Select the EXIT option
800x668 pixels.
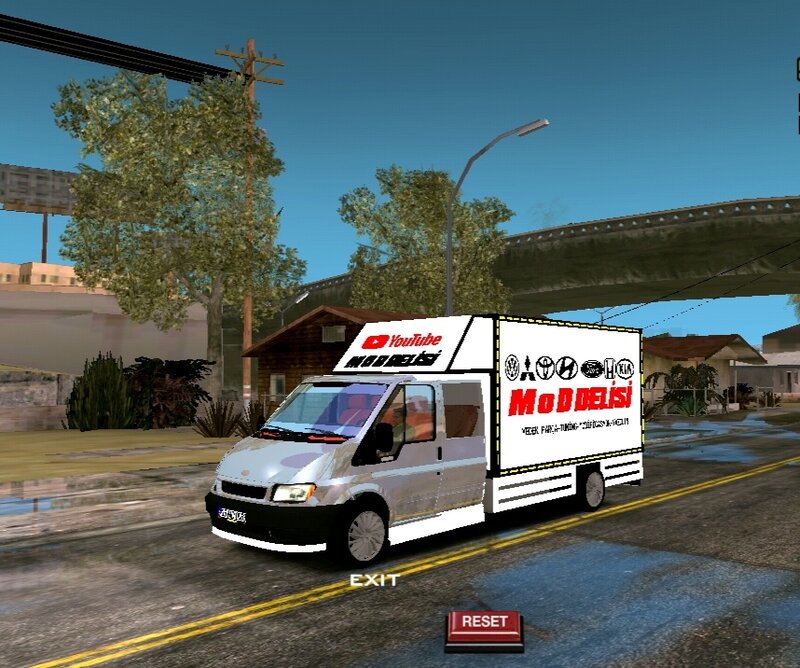pos(374,580)
